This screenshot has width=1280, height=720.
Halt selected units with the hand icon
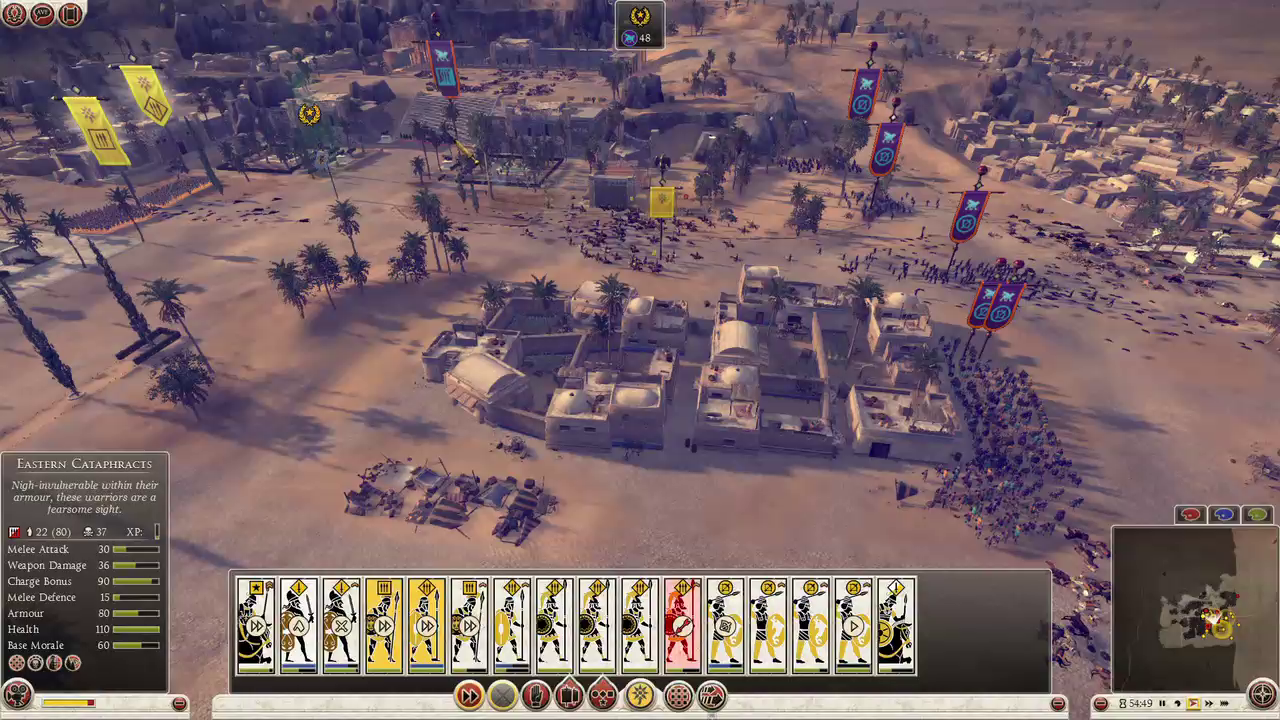click(536, 696)
